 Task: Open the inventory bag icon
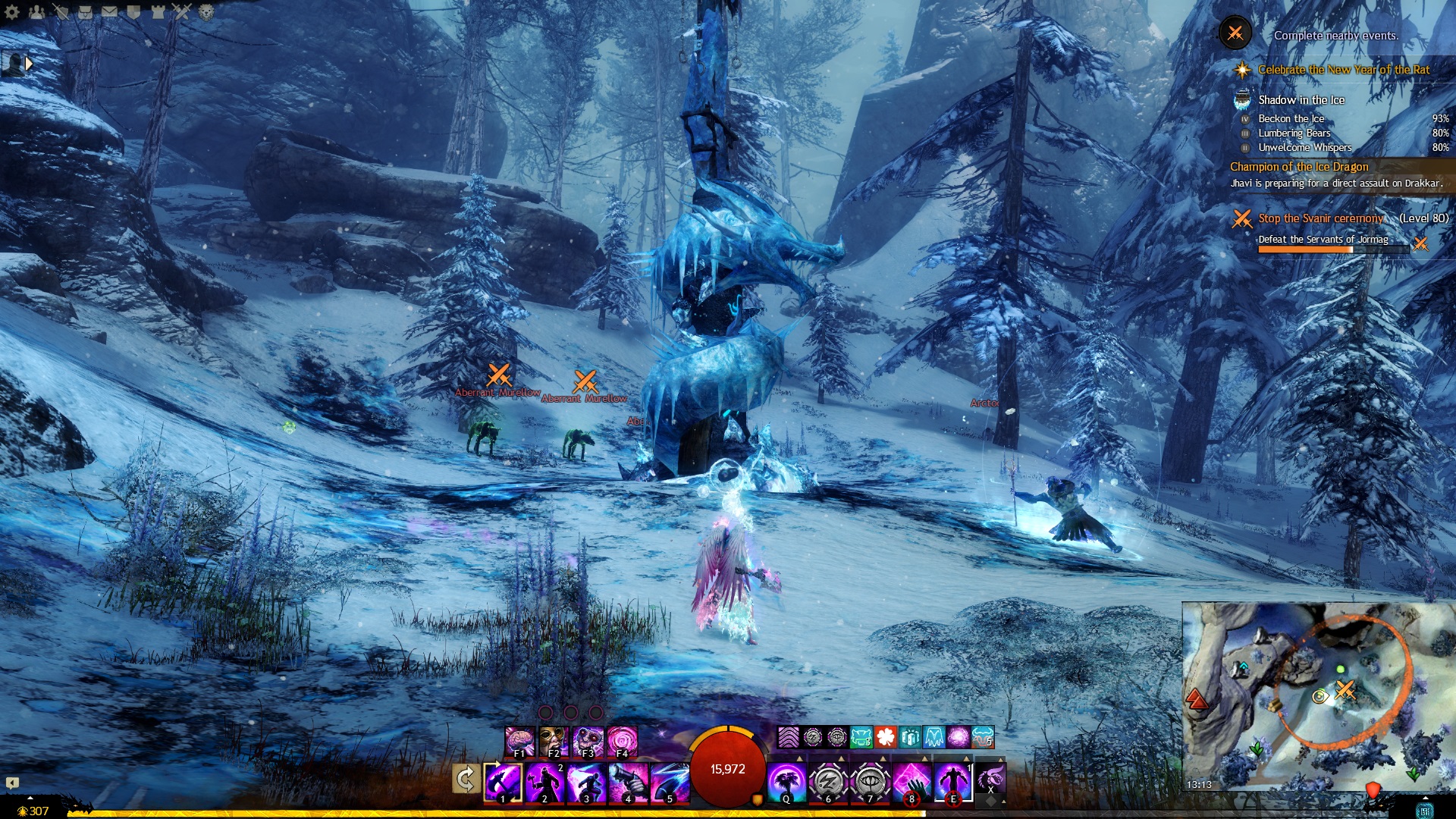pyautogui.click(x=85, y=11)
